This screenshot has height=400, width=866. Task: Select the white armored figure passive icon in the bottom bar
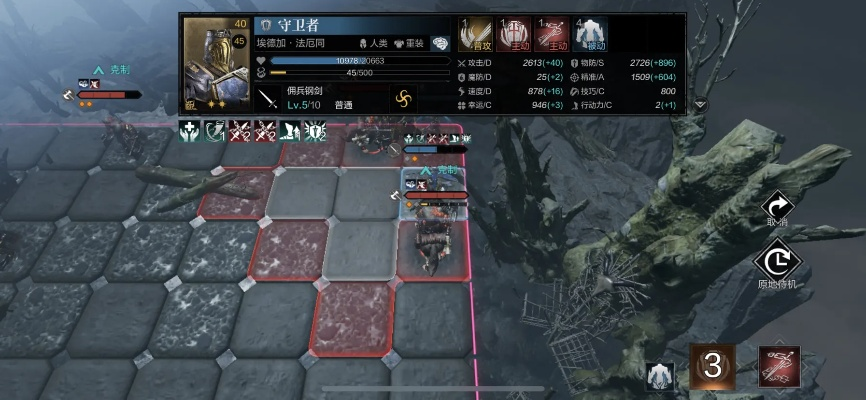(x=659, y=374)
